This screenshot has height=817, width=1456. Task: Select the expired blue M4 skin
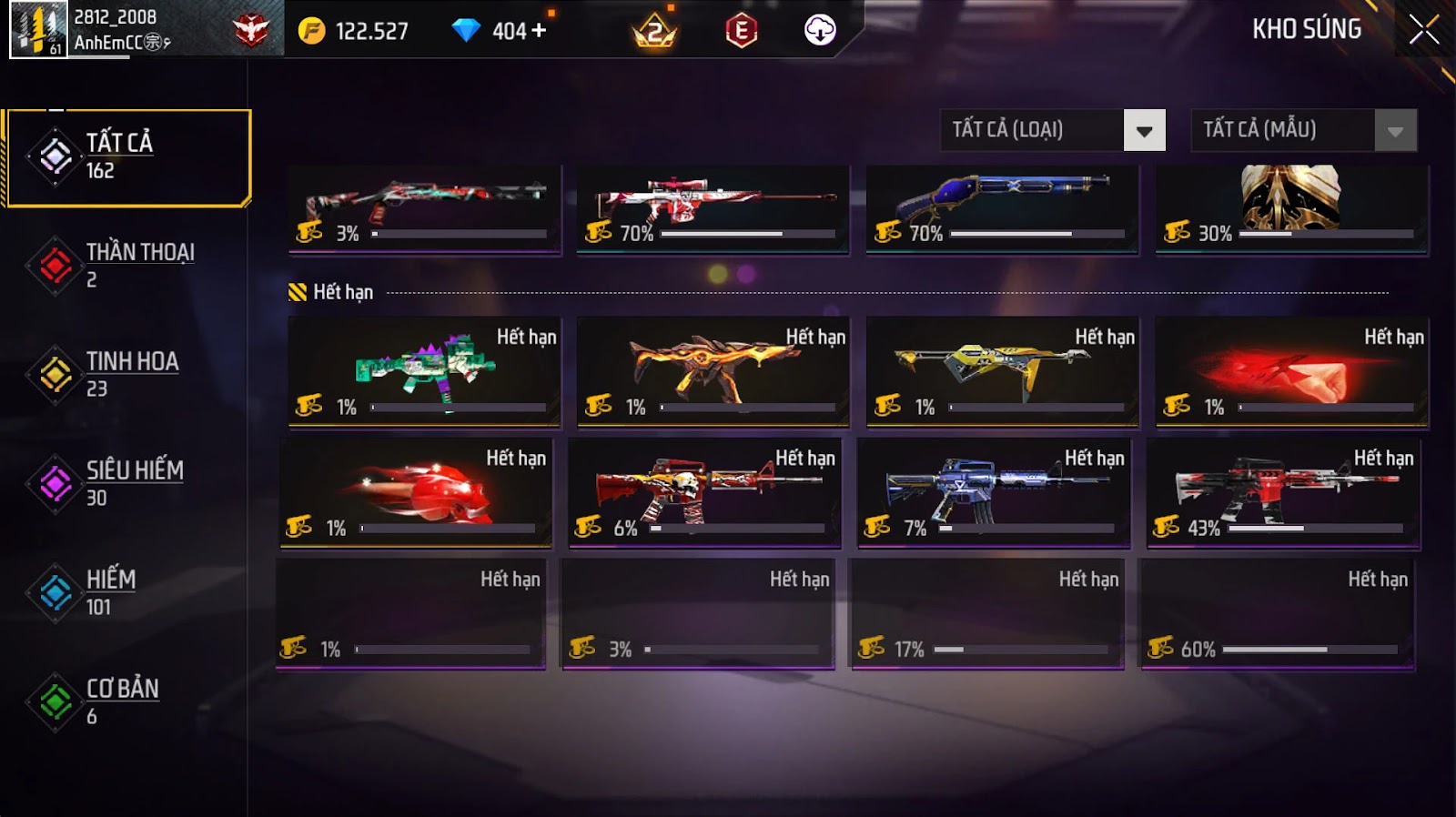pos(994,492)
